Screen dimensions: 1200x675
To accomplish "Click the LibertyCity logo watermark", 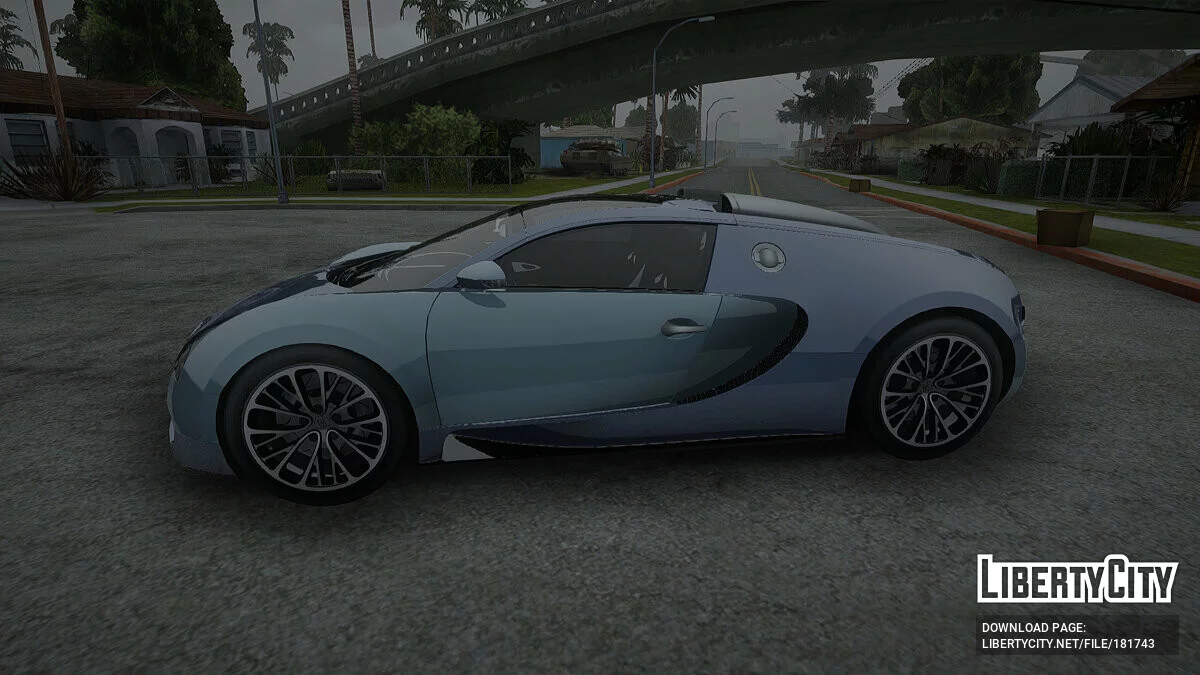I will 1077,579.
